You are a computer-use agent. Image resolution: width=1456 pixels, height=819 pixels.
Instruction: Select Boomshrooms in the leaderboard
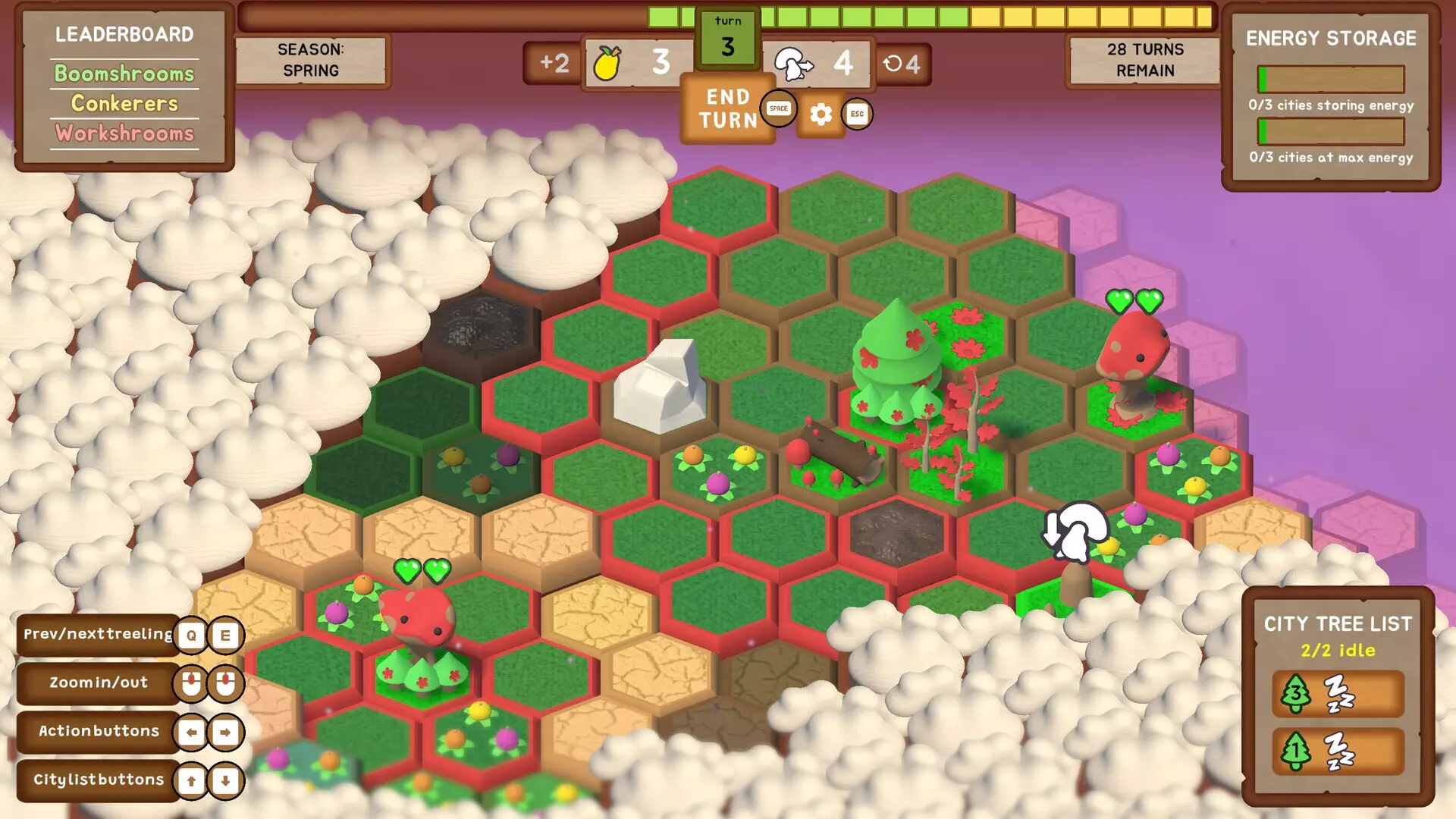124,74
